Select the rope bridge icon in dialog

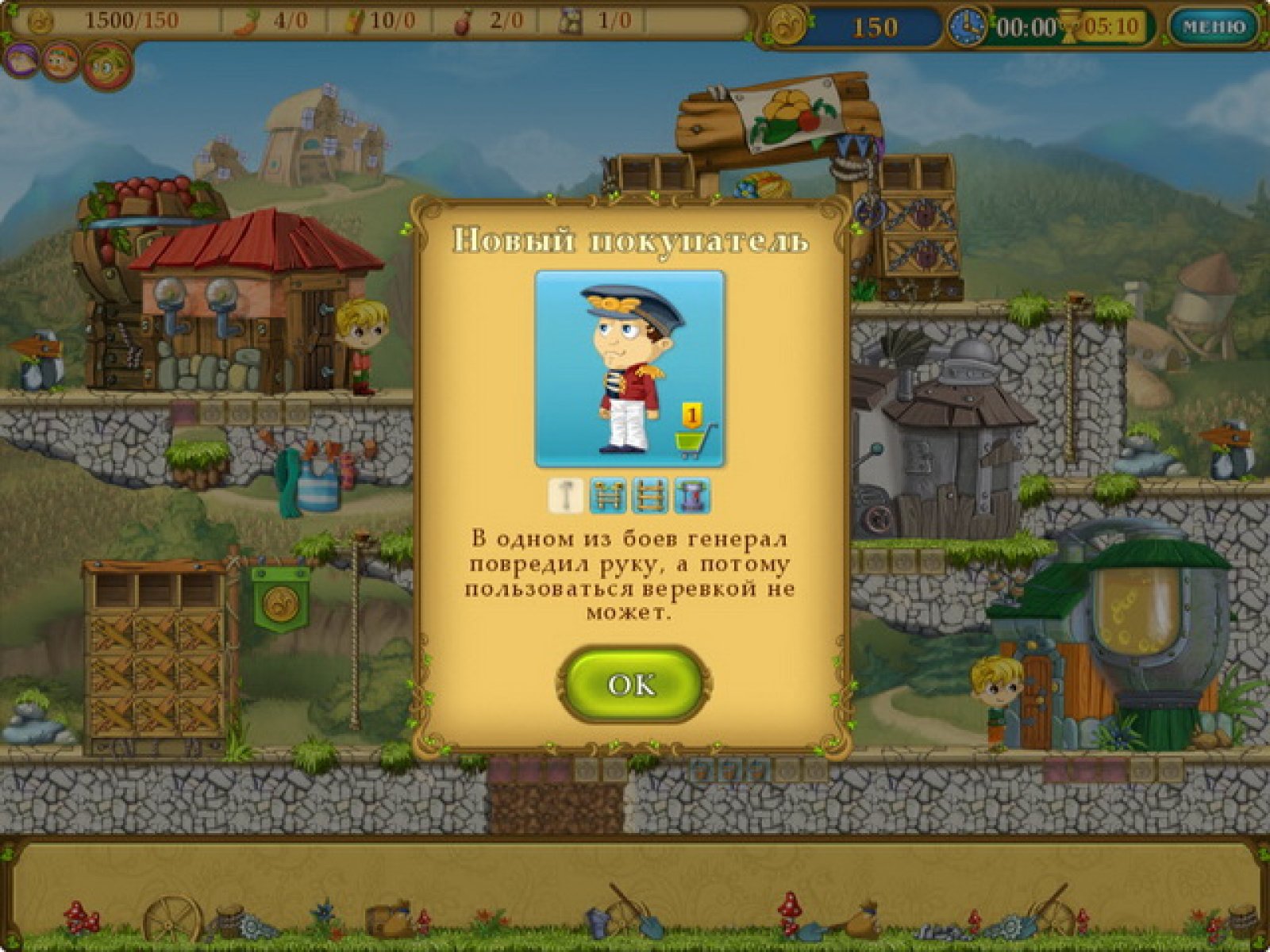pyautogui.click(x=607, y=496)
